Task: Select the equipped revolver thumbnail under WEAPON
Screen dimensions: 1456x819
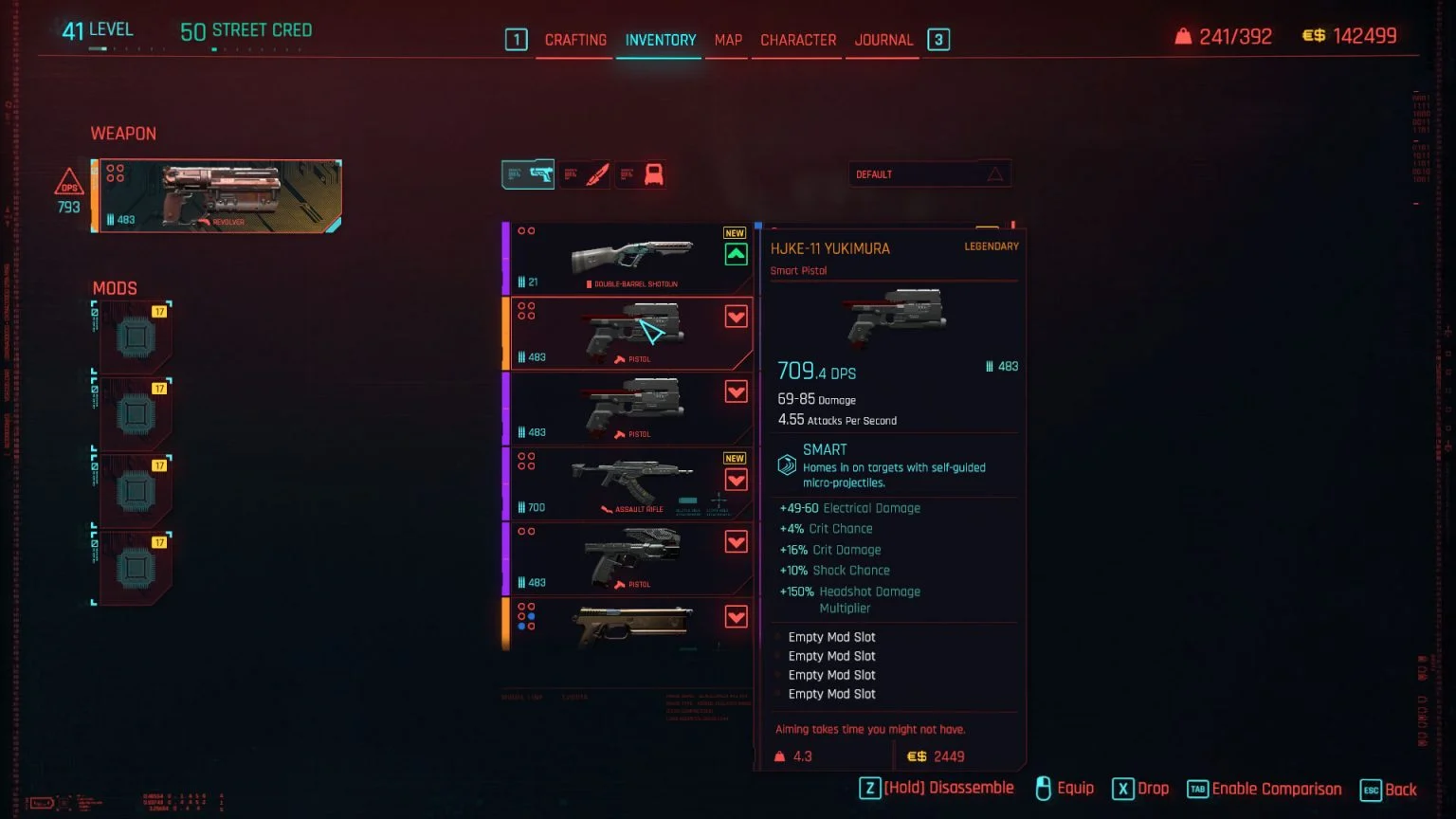Action: tap(217, 195)
